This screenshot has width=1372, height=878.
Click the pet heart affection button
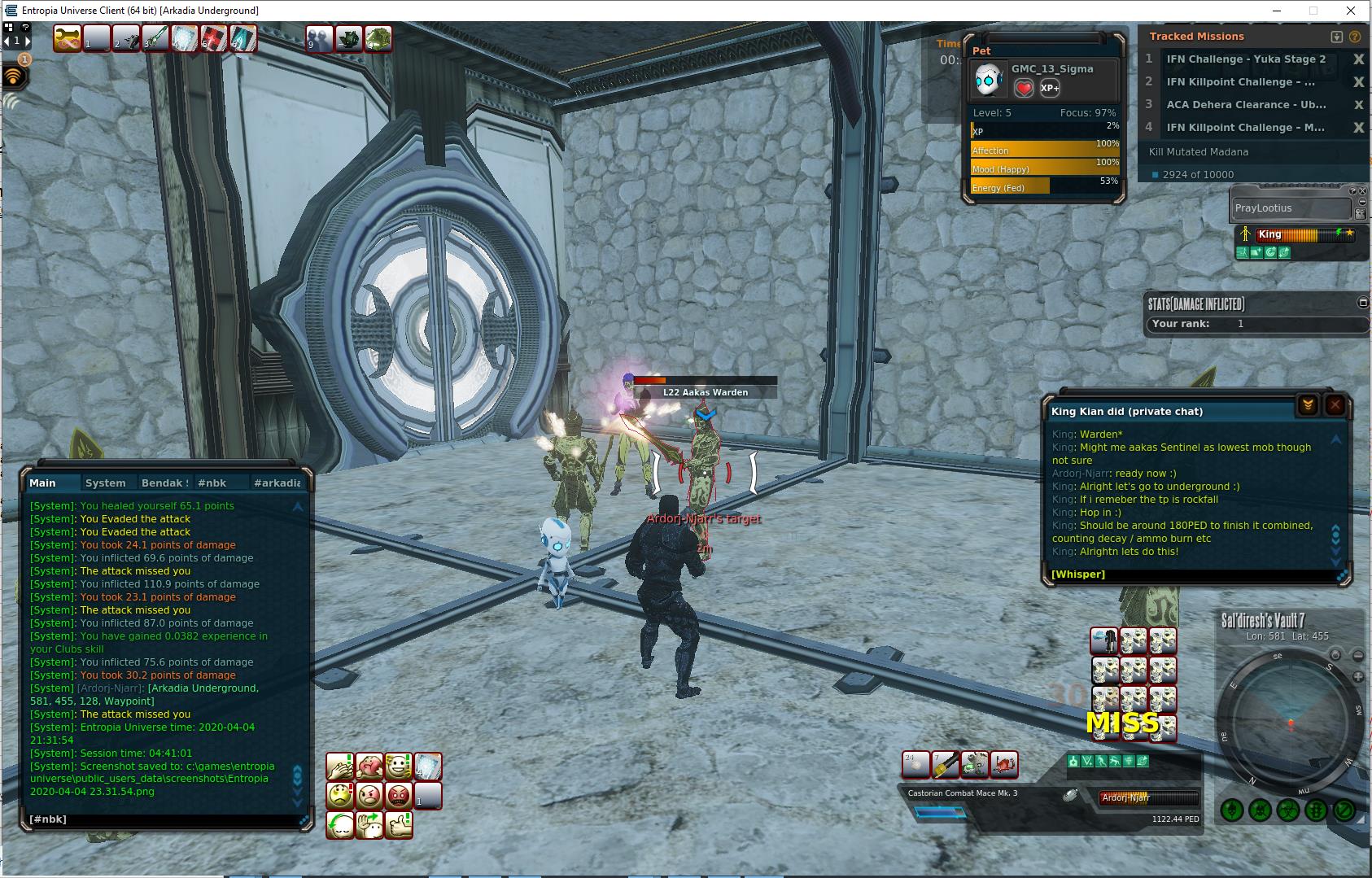[x=1024, y=88]
